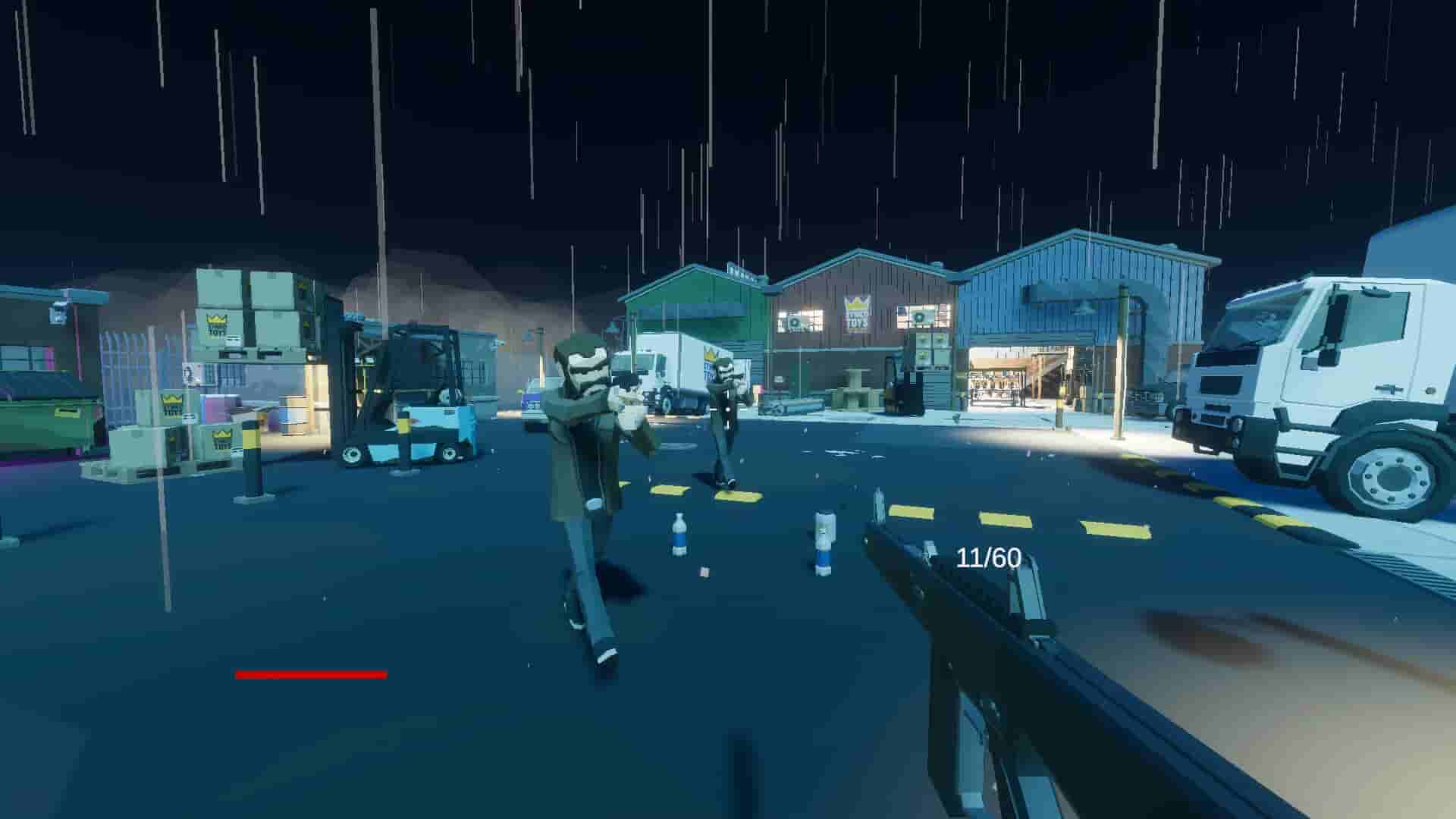Select the crown emblem on the green dumpster crate
Viewport: 1456px width, 819px height.
(170, 400)
